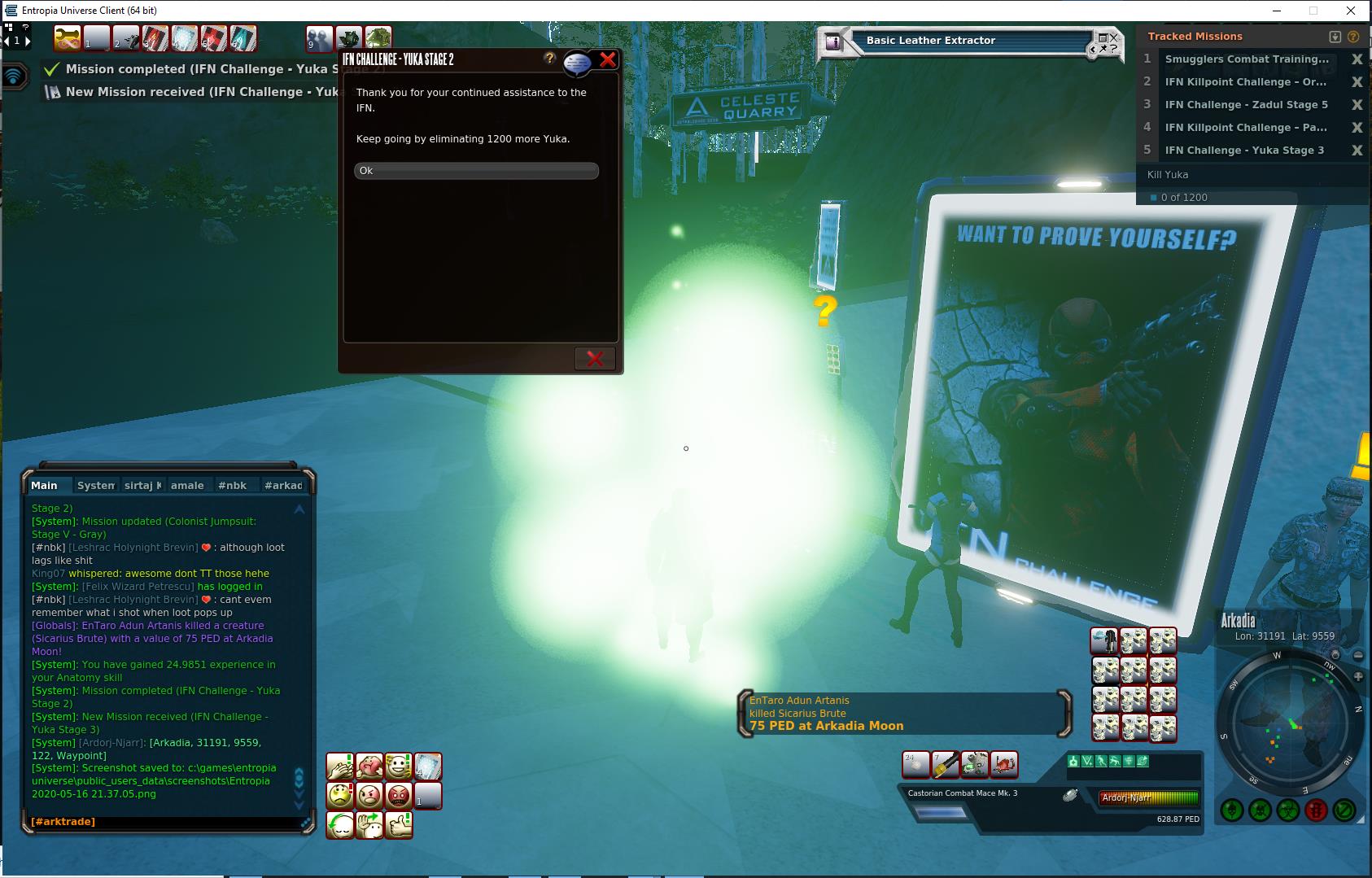Use the waving hand emote
Image resolution: width=1372 pixels, height=878 pixels.
point(369,824)
